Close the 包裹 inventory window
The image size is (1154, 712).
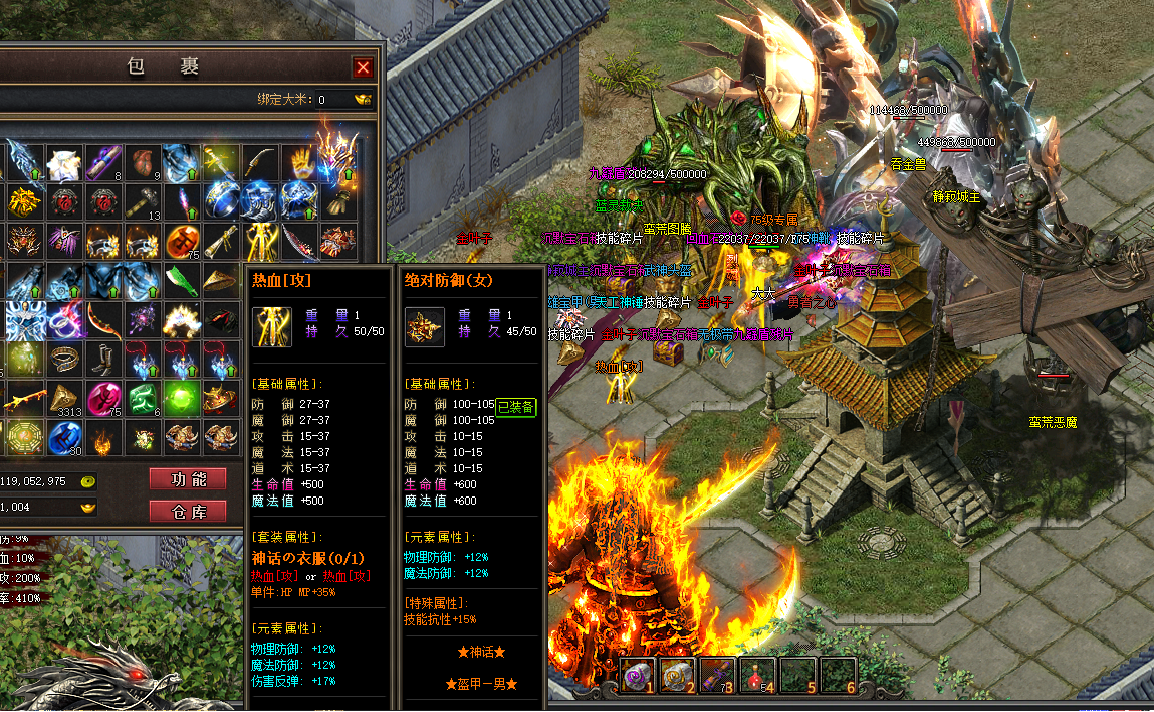pyautogui.click(x=363, y=67)
